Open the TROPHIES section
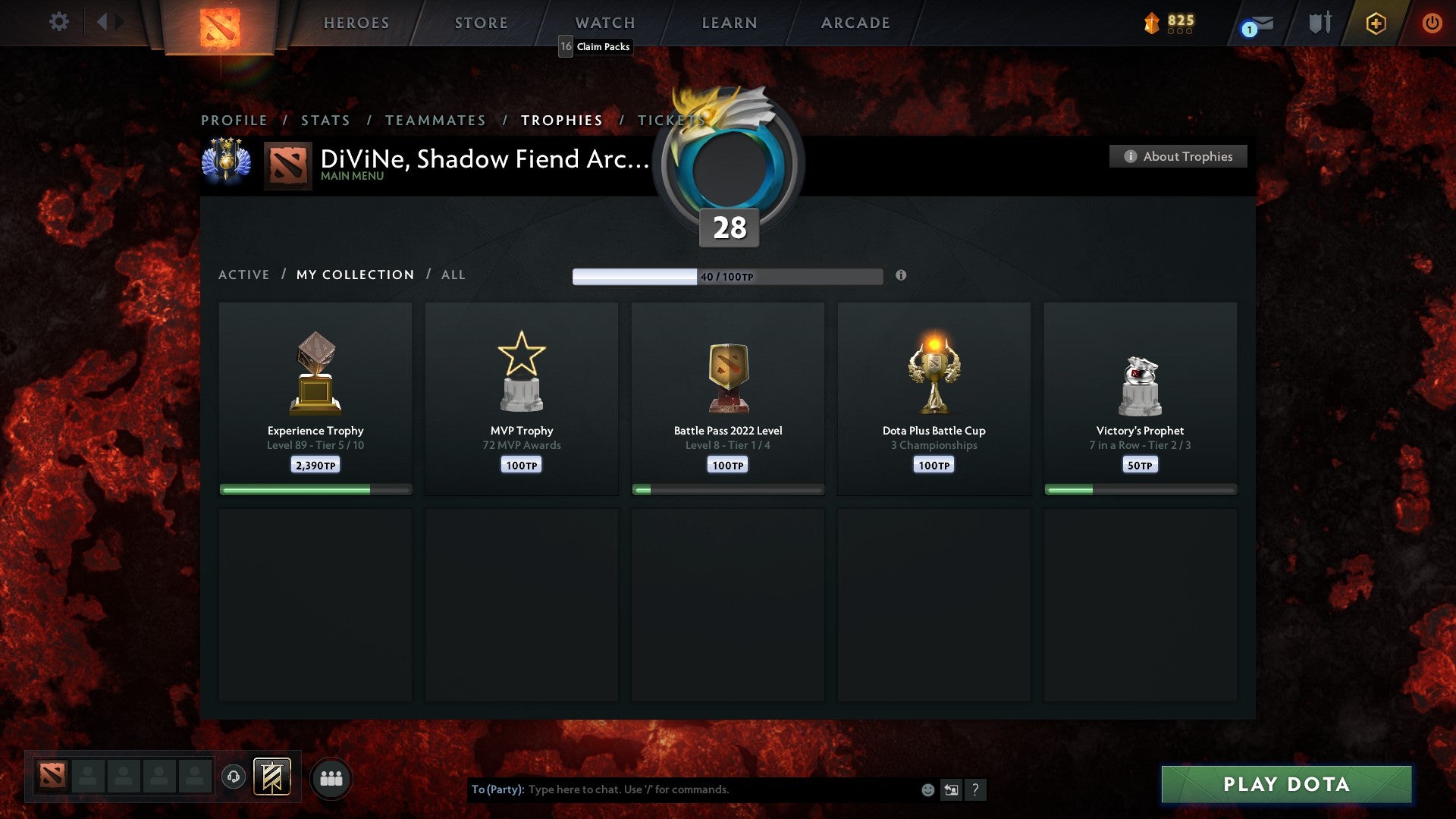This screenshot has height=819, width=1456. click(561, 120)
